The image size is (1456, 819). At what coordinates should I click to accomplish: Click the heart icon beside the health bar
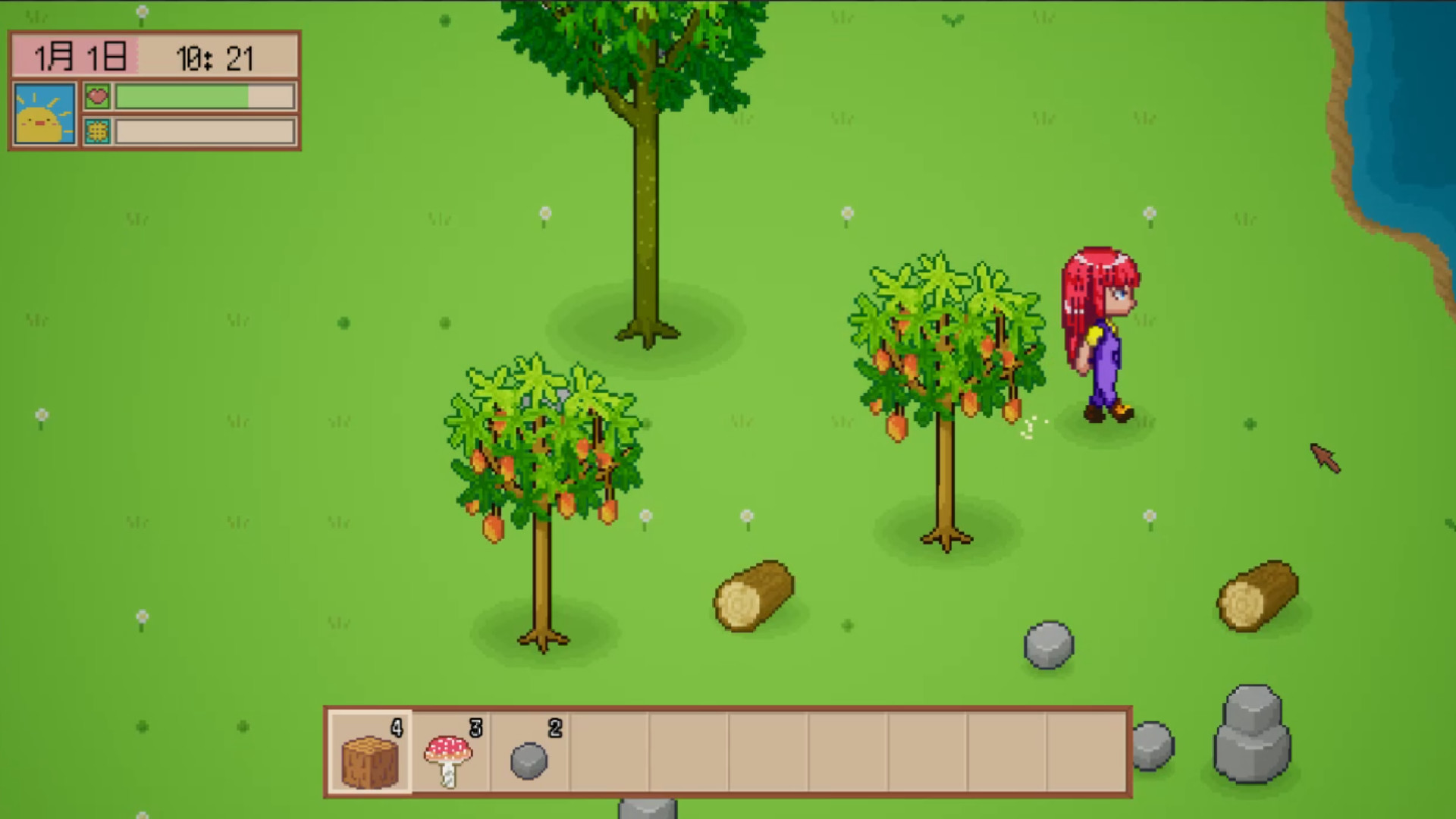(x=98, y=96)
